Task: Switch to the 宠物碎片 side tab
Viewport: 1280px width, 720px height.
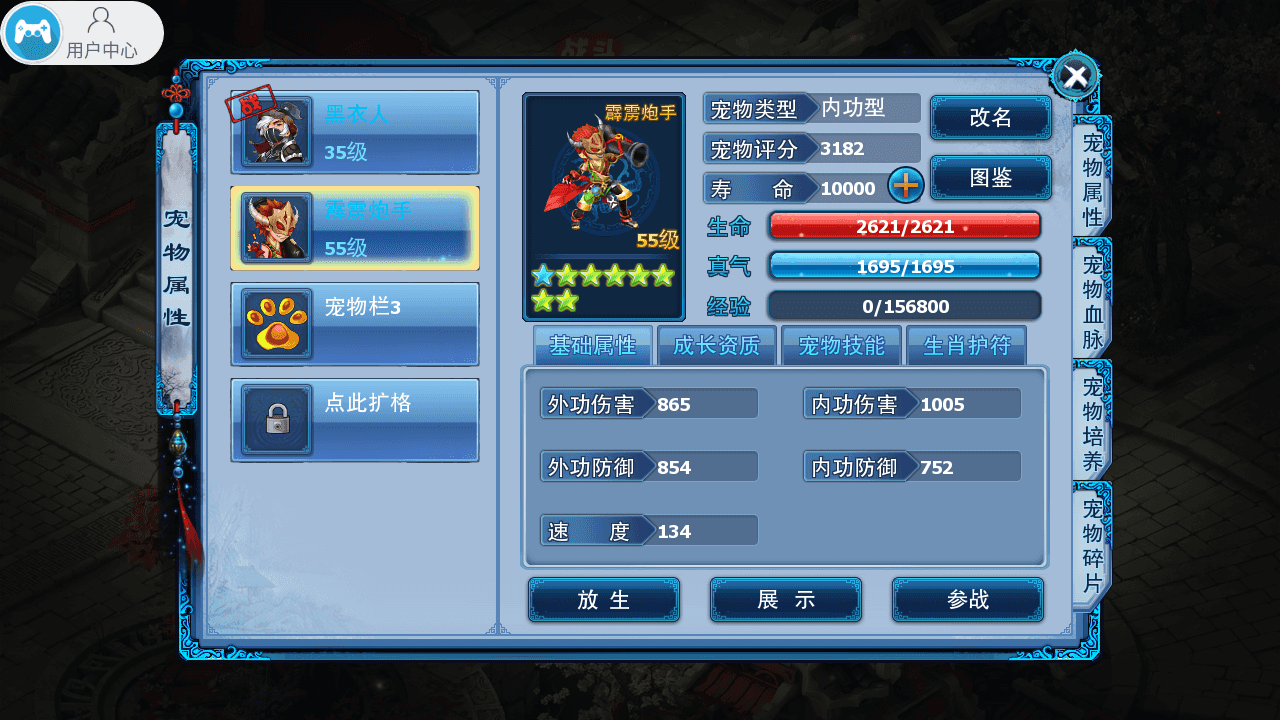Action: [1092, 545]
